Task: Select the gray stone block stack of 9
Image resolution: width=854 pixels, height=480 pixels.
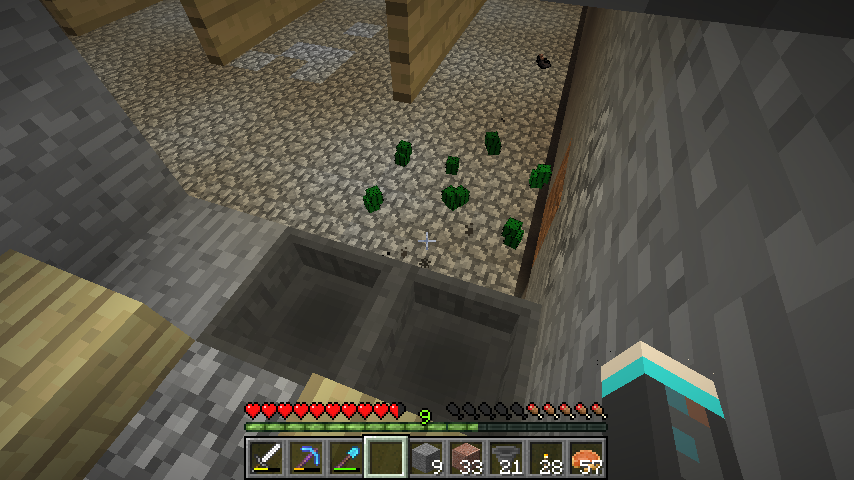Action: point(425,458)
